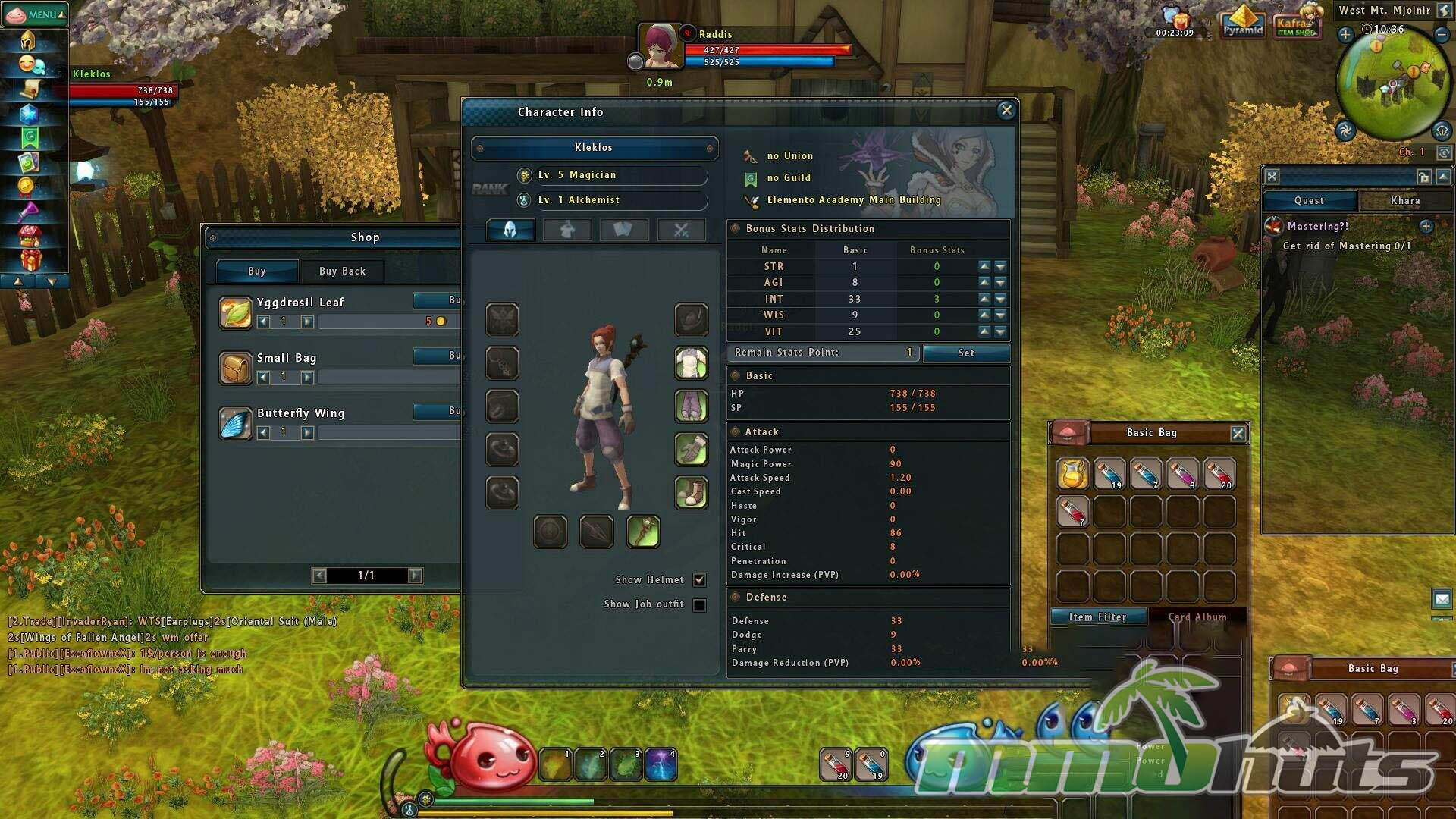Image resolution: width=1456 pixels, height=819 pixels.
Task: Select the yellow potion jar in bag
Action: 1072,474
